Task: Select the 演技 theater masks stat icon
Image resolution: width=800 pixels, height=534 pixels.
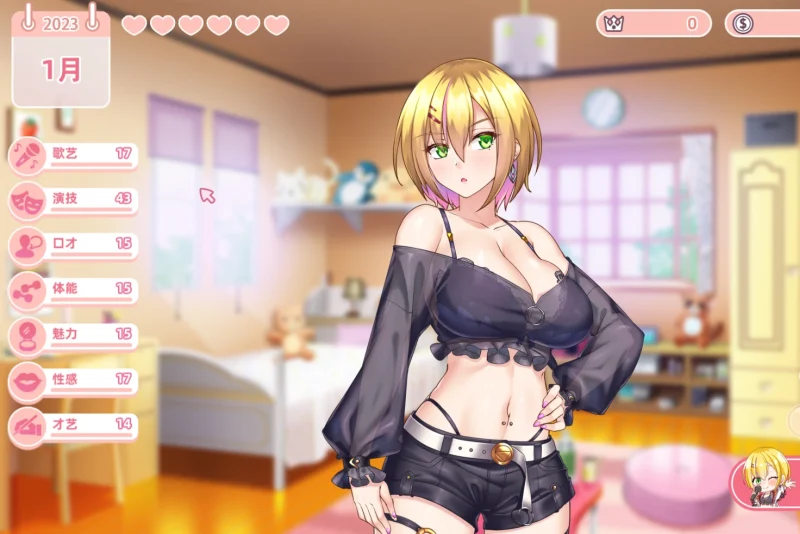Action: (26, 200)
